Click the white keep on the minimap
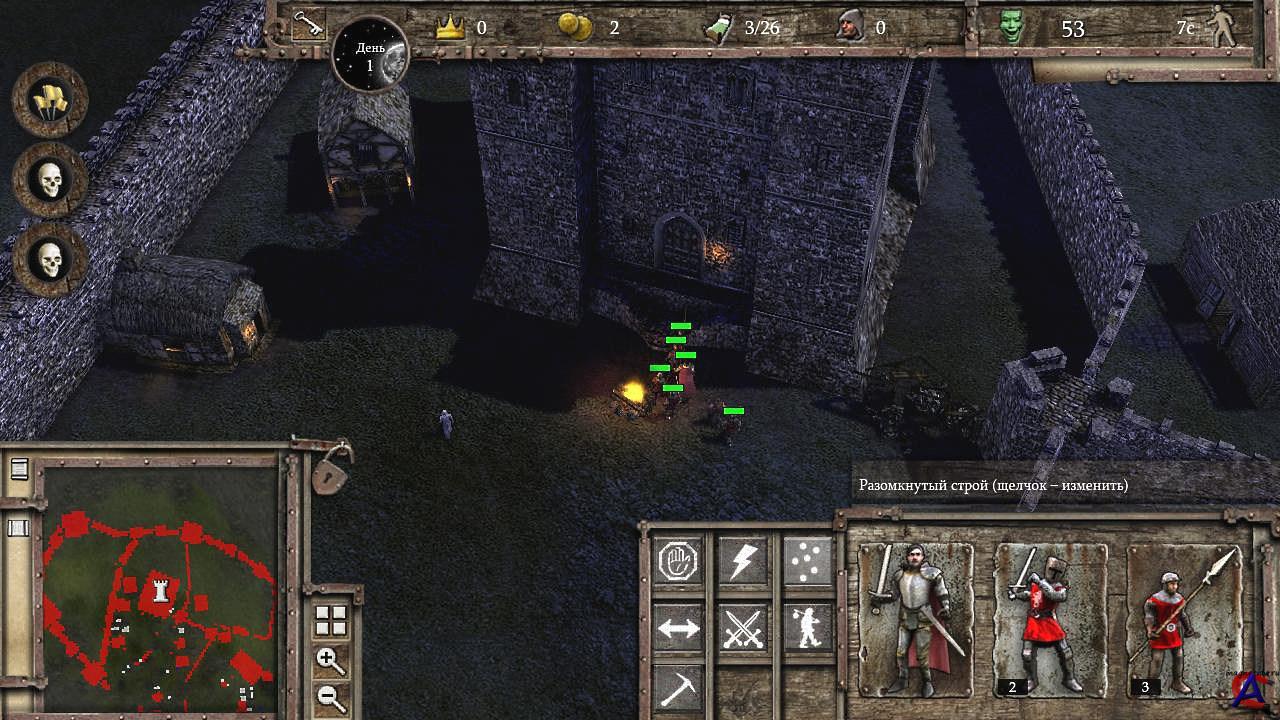The width and height of the screenshot is (1280, 720). tap(158, 590)
